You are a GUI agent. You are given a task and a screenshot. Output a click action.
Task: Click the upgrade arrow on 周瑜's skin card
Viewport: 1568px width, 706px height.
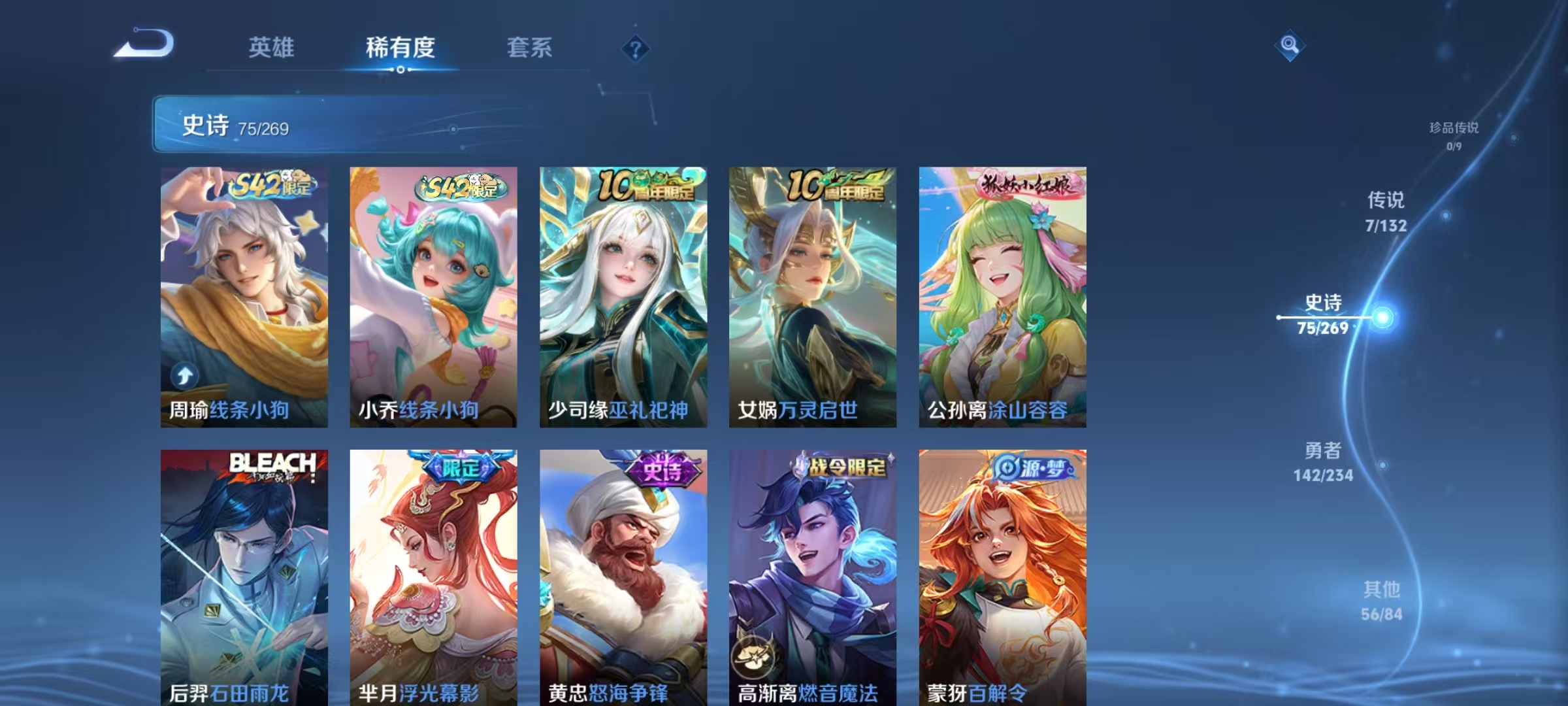[x=185, y=375]
